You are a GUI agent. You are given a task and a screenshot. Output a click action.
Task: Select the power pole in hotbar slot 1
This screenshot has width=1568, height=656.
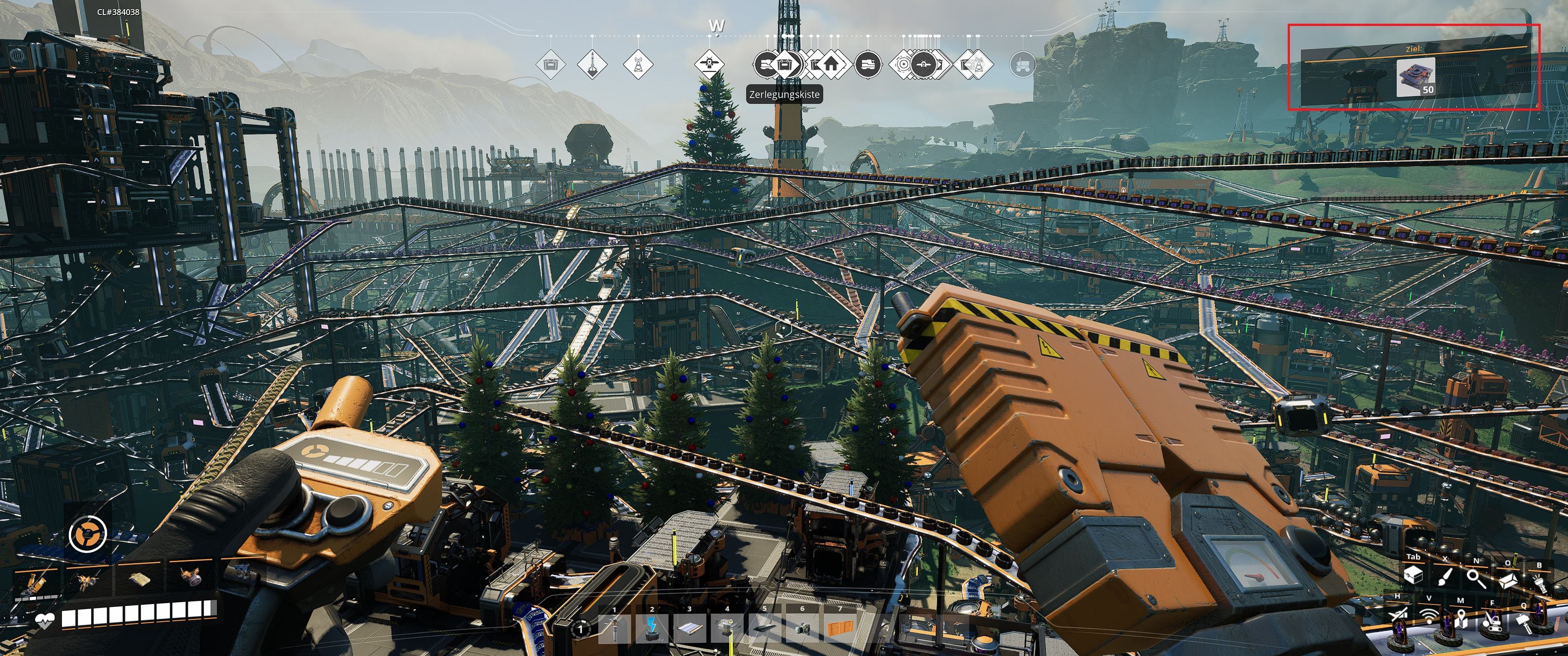tap(614, 629)
